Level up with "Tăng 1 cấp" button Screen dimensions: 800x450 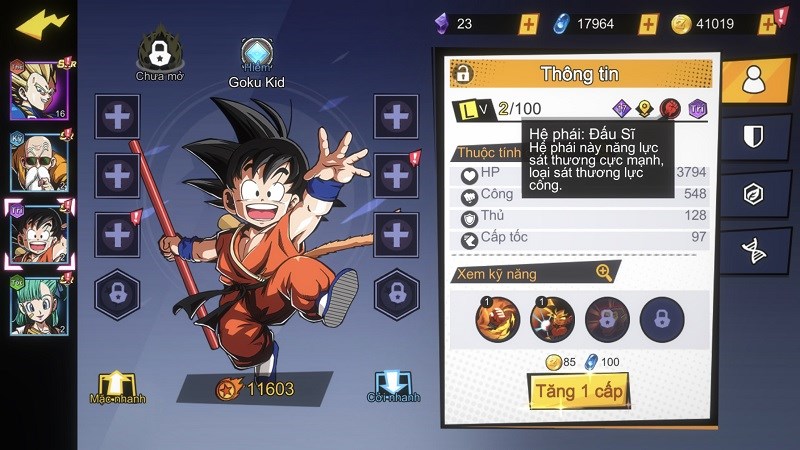(577, 392)
